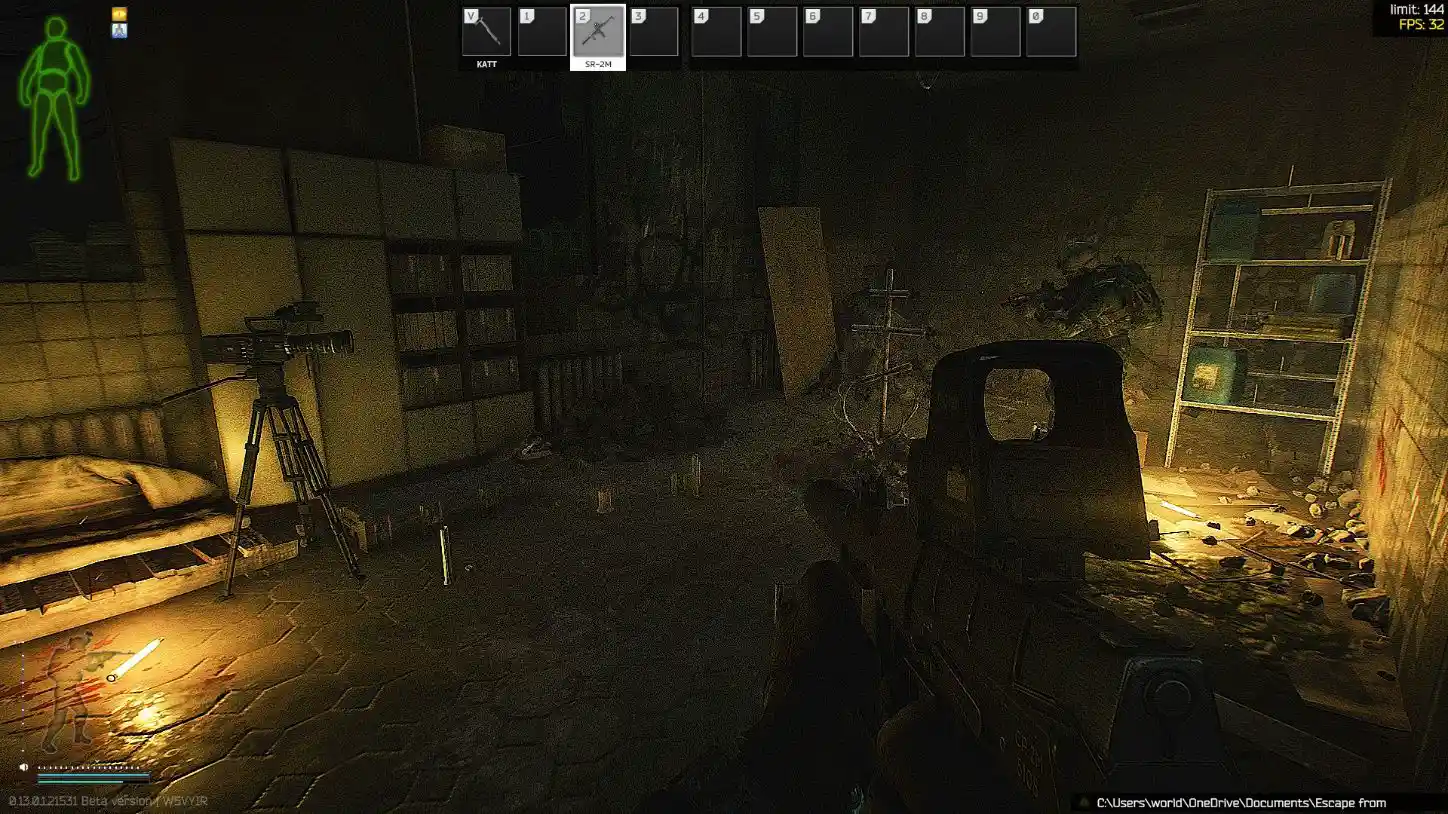The image size is (1448, 814).
Task: Select the KATT knife in hotbar slot V
Action: (x=485, y=32)
